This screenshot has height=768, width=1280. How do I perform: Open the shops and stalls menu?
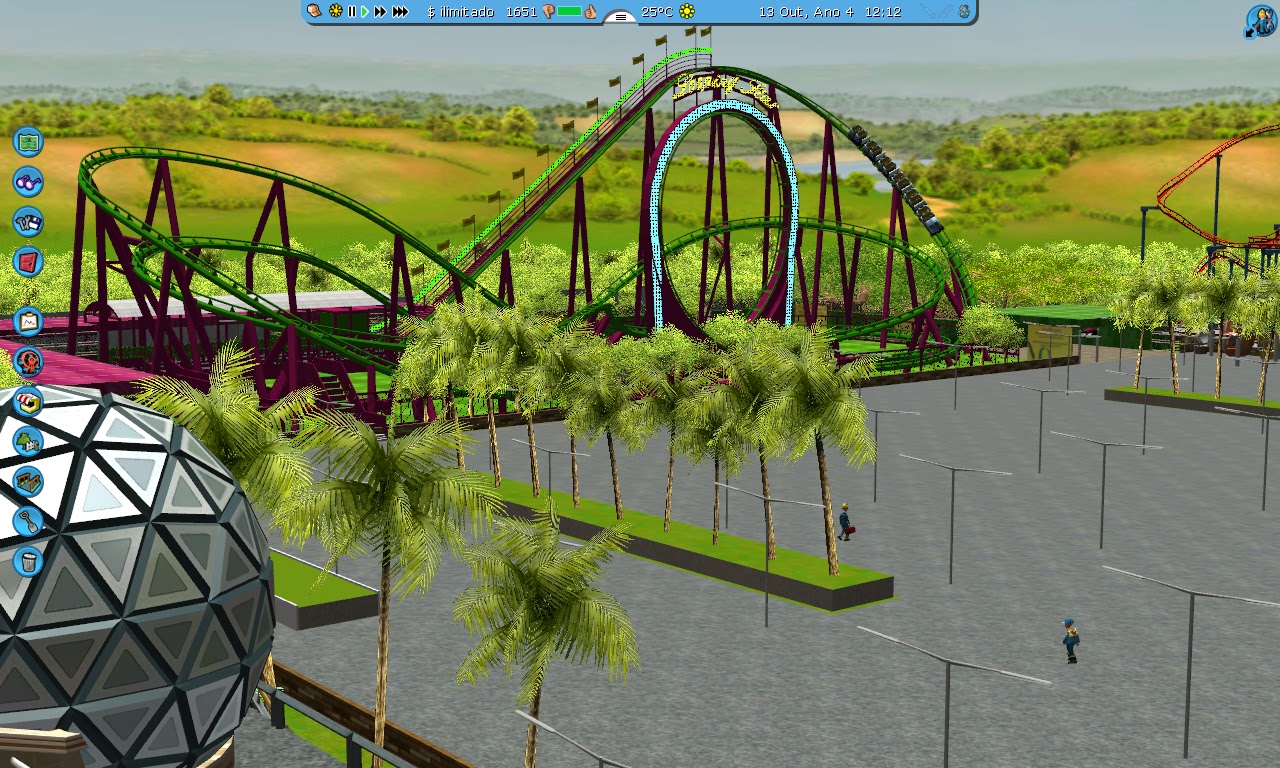27,401
